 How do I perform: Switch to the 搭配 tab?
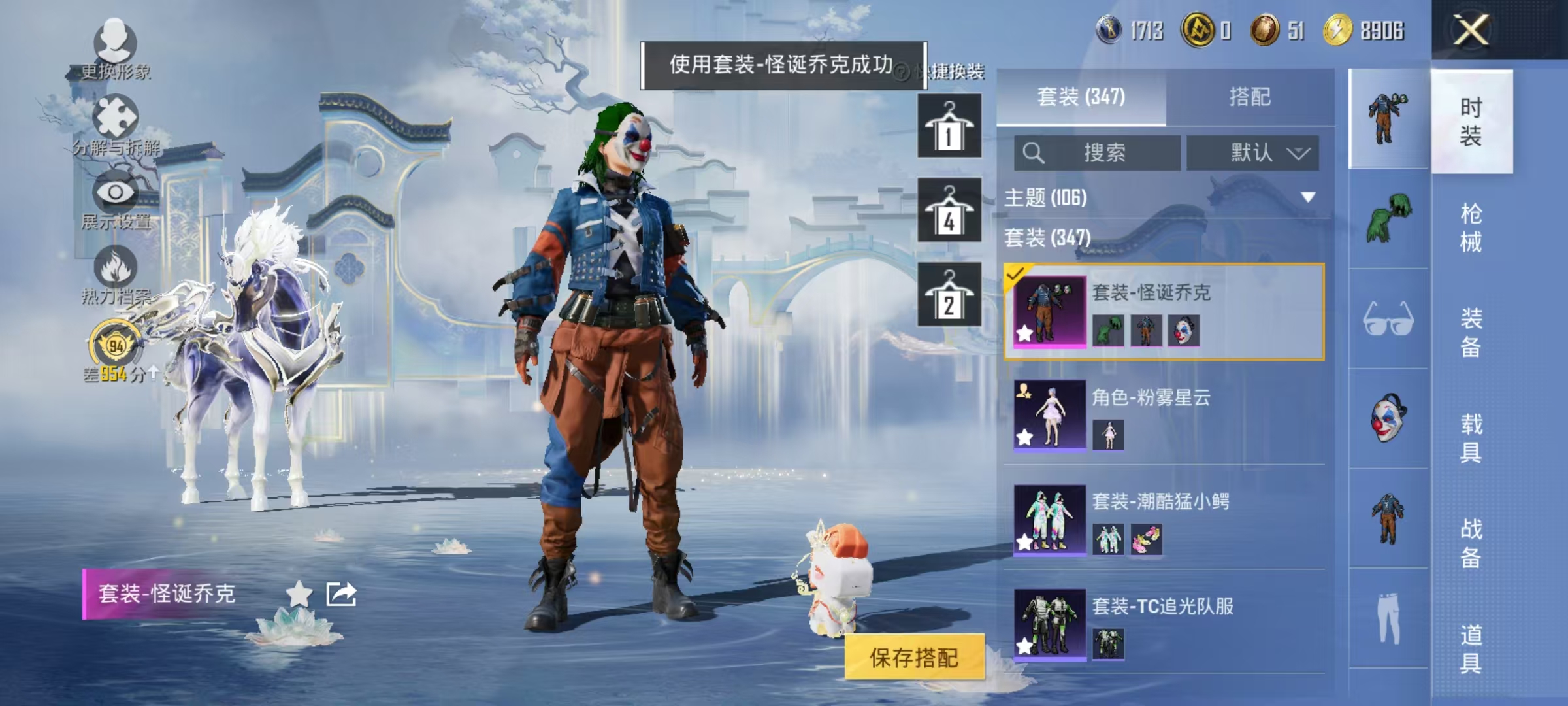(x=1249, y=97)
